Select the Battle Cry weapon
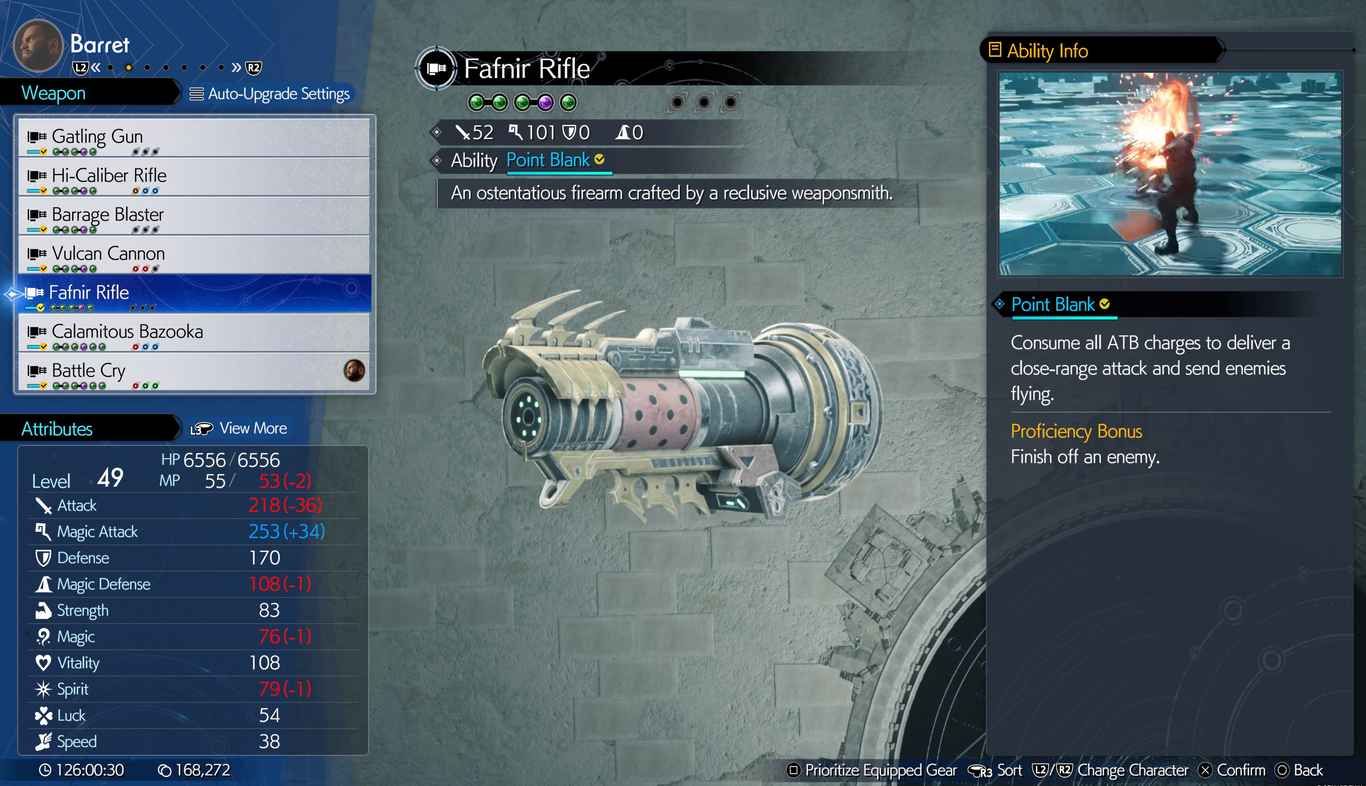The height and width of the screenshot is (786, 1366). (x=195, y=371)
